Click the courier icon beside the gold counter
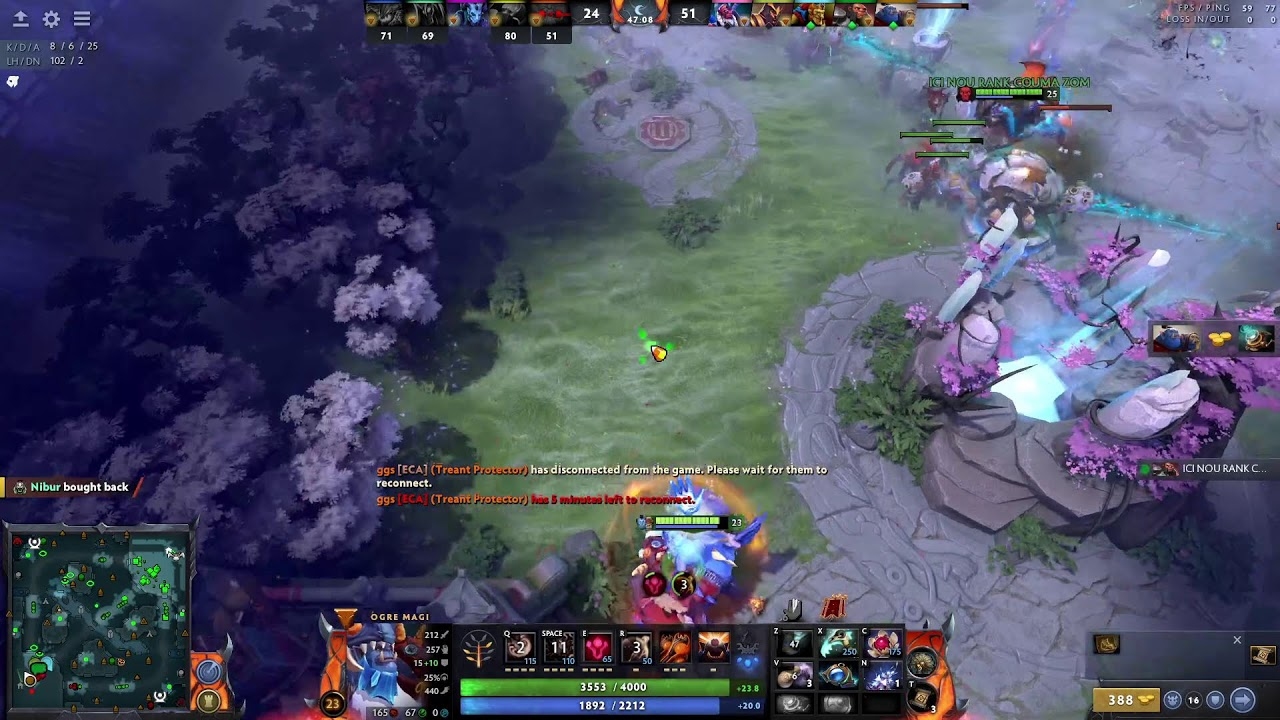This screenshot has height=720, width=1280. click(1174, 700)
